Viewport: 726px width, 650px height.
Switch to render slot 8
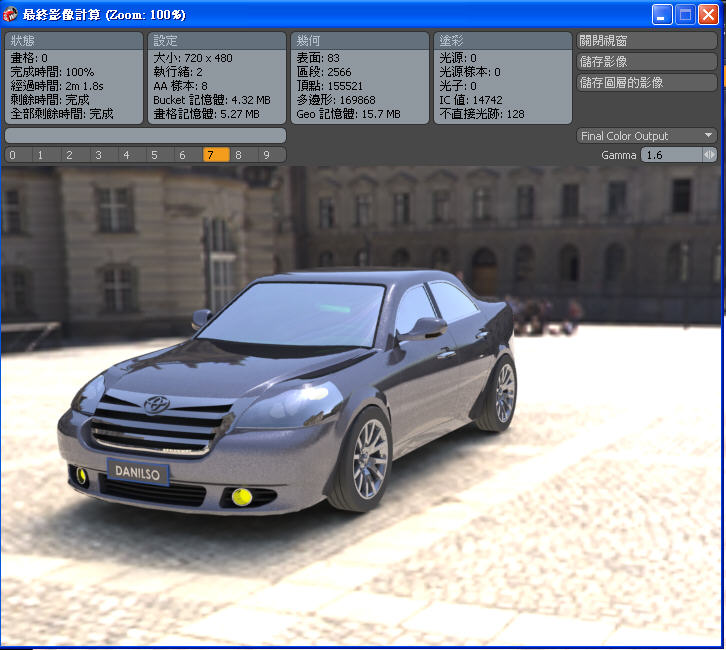pos(238,155)
